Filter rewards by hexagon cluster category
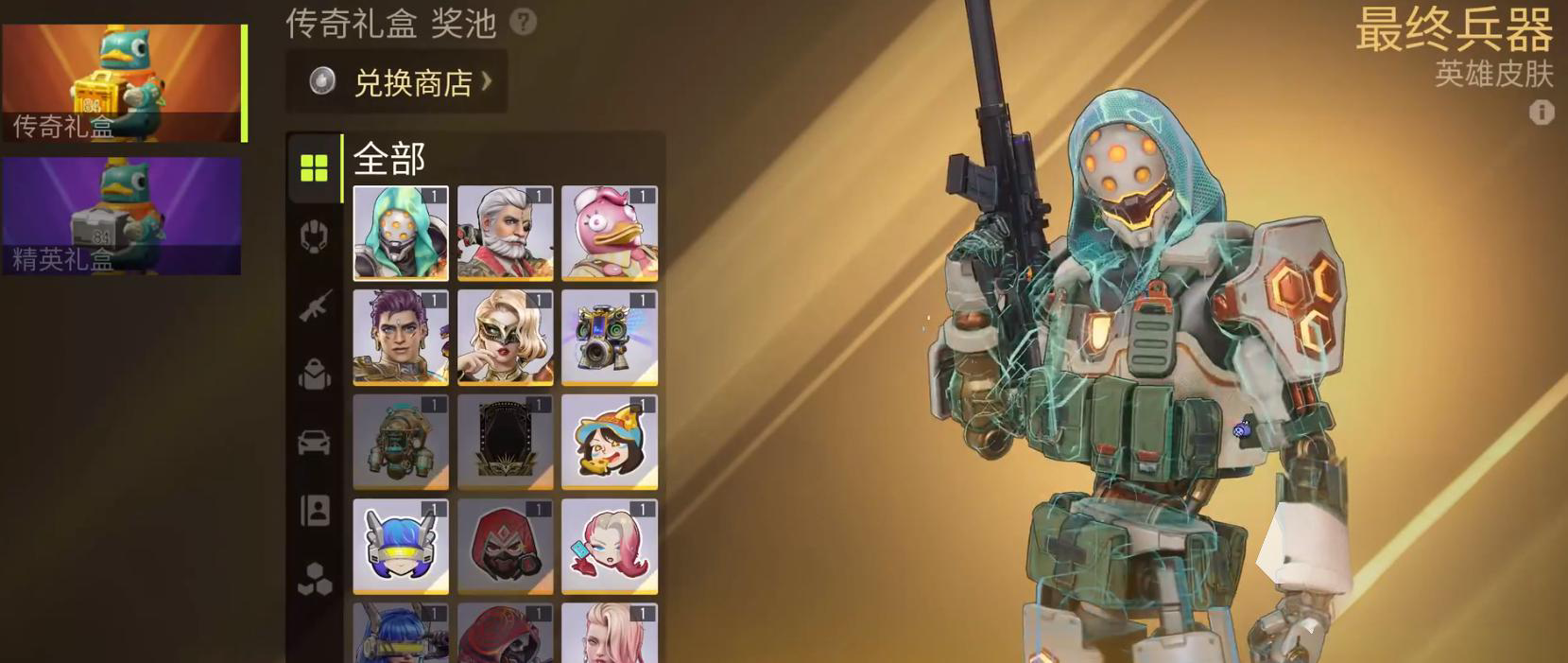Image resolution: width=1568 pixels, height=663 pixels. point(314,578)
